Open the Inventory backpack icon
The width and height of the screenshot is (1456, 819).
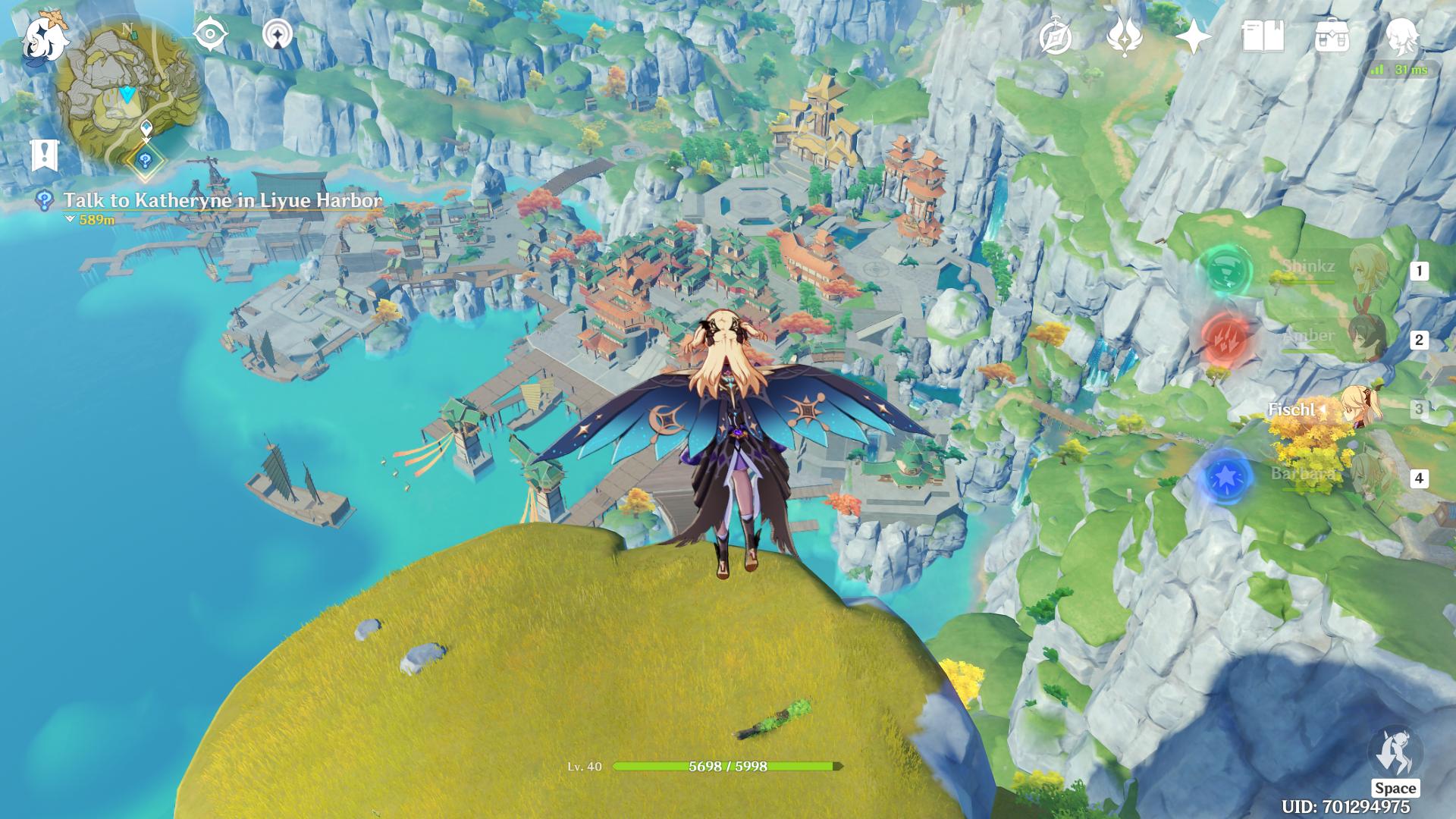pos(1332,36)
